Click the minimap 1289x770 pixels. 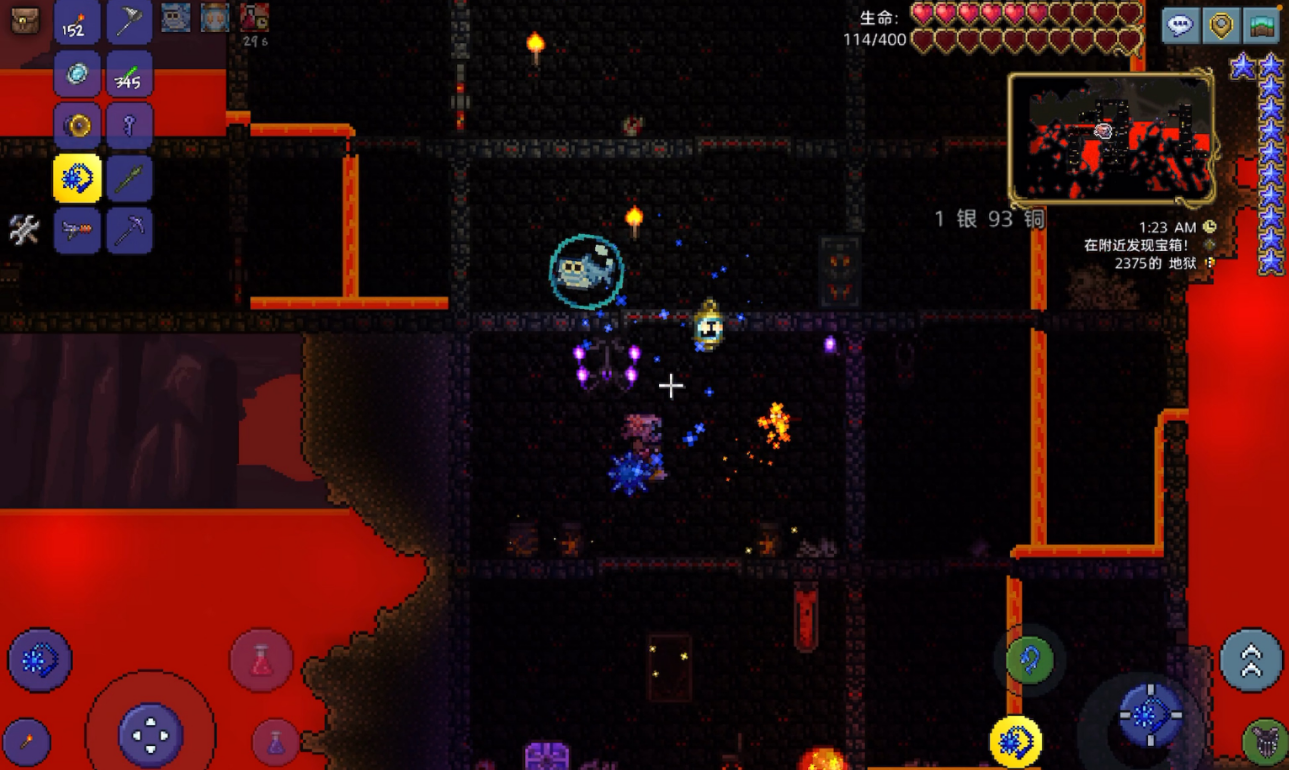[x=1111, y=138]
